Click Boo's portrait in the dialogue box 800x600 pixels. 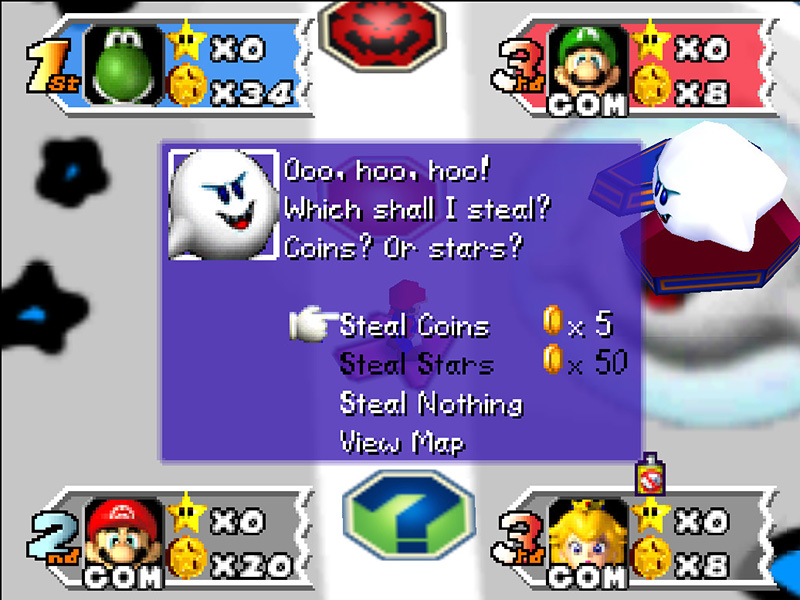coord(222,204)
